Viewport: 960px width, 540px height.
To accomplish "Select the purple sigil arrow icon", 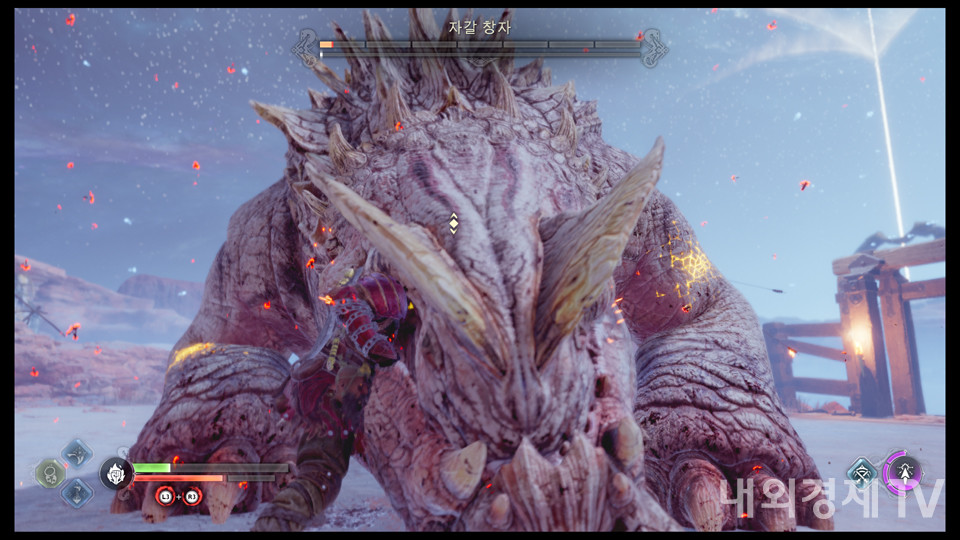I will (902, 472).
